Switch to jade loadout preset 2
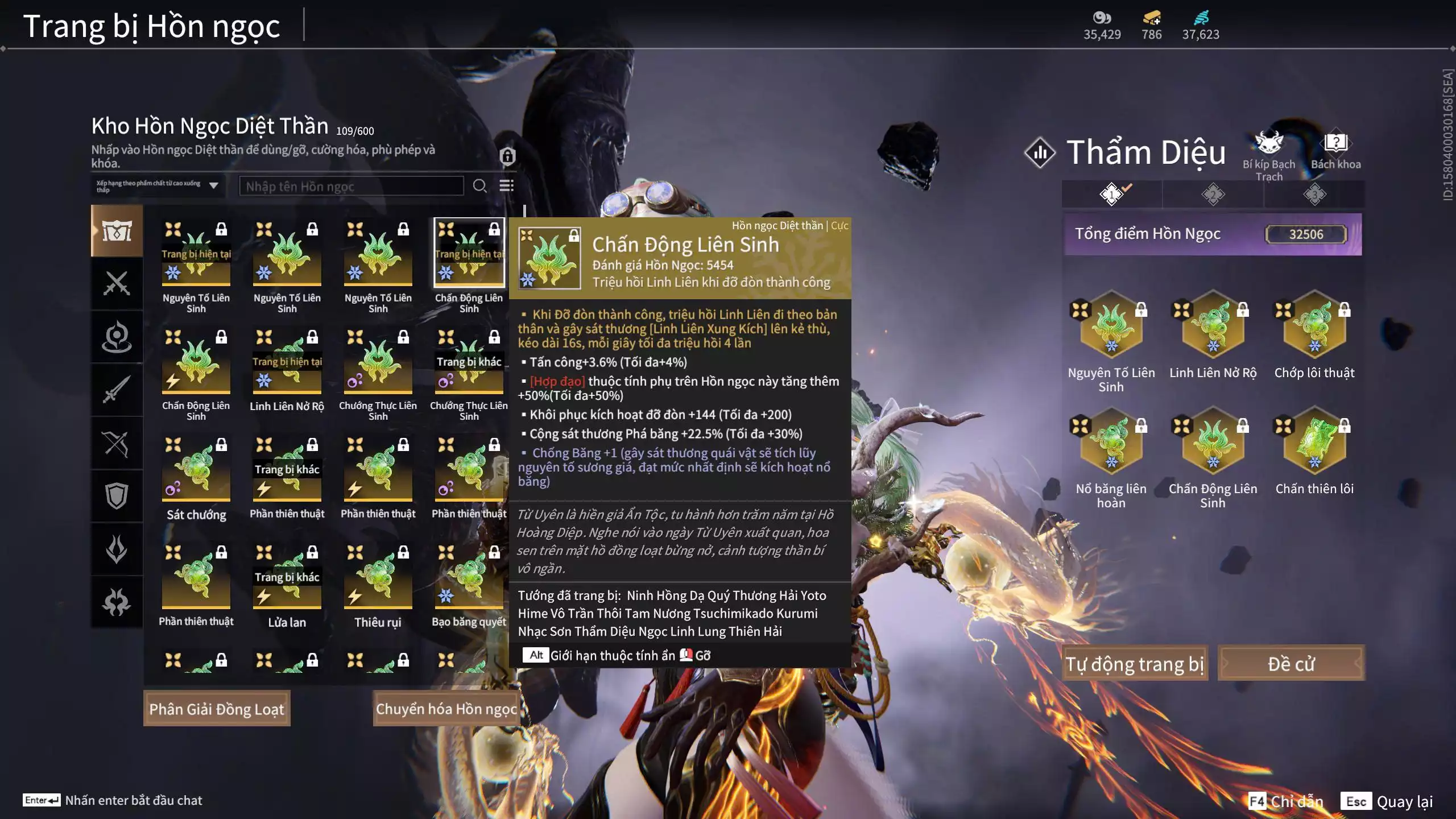The image size is (1456, 819). click(x=1213, y=195)
